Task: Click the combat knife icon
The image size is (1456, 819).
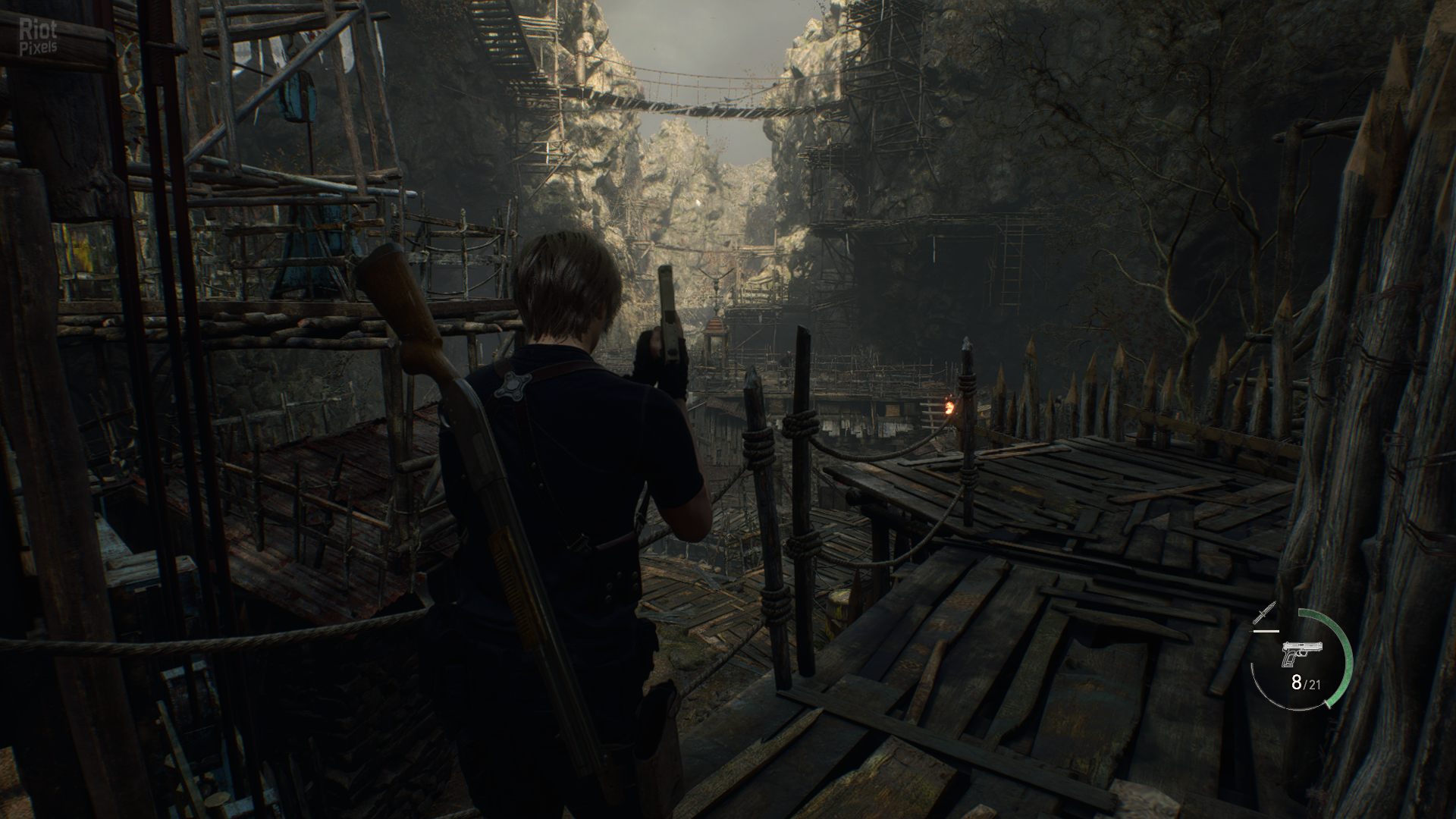Action: point(1266,613)
